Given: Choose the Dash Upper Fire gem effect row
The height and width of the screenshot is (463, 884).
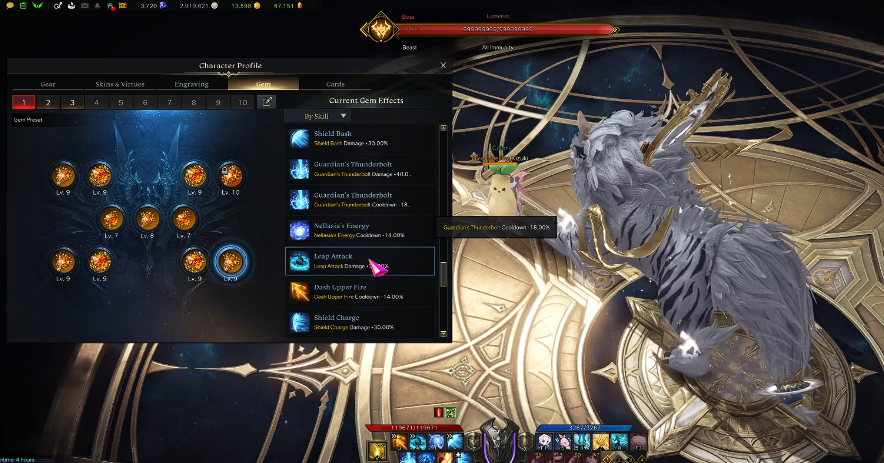Looking at the screenshot, I should tap(360, 291).
